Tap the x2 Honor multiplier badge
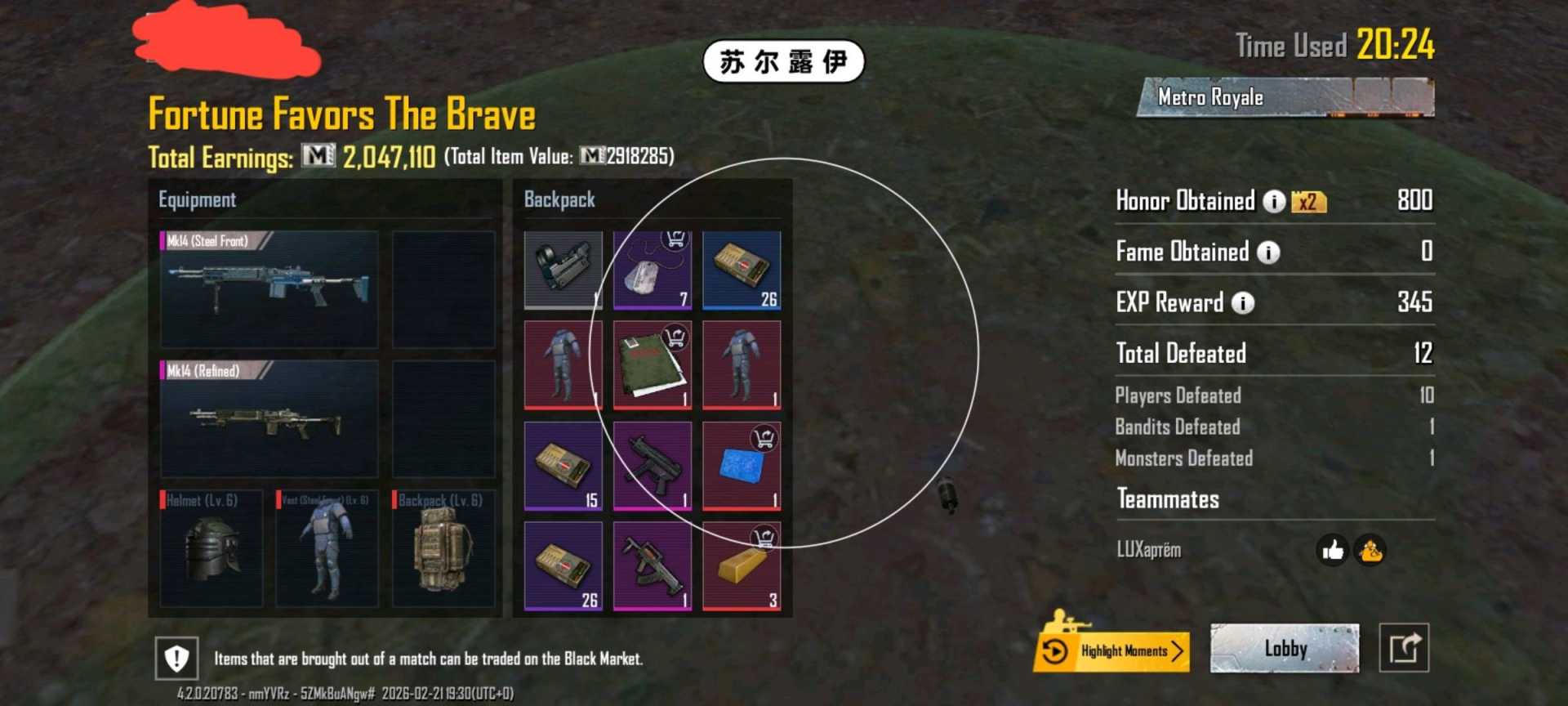Viewport: 1568px width, 706px height. click(x=1307, y=203)
